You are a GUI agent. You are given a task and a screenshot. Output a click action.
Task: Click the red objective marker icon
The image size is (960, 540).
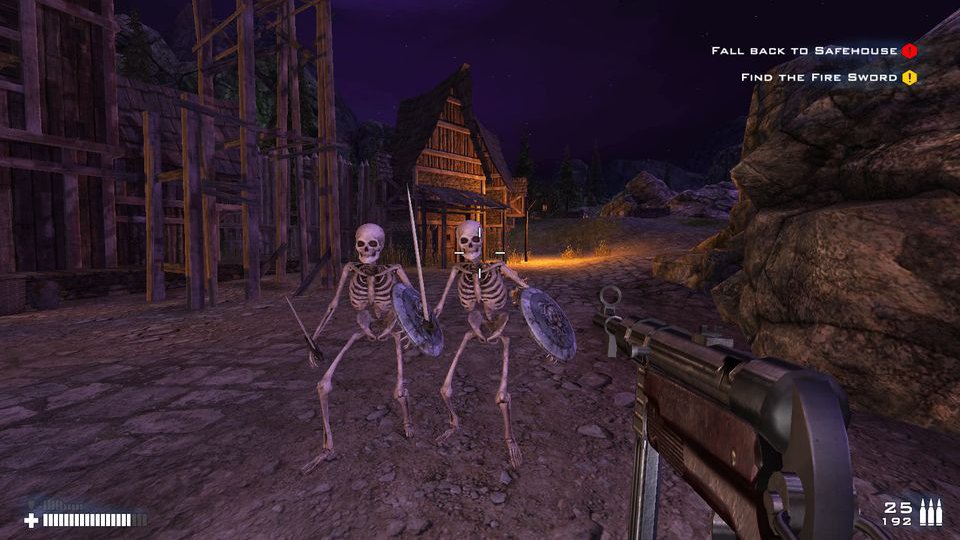pos(909,50)
